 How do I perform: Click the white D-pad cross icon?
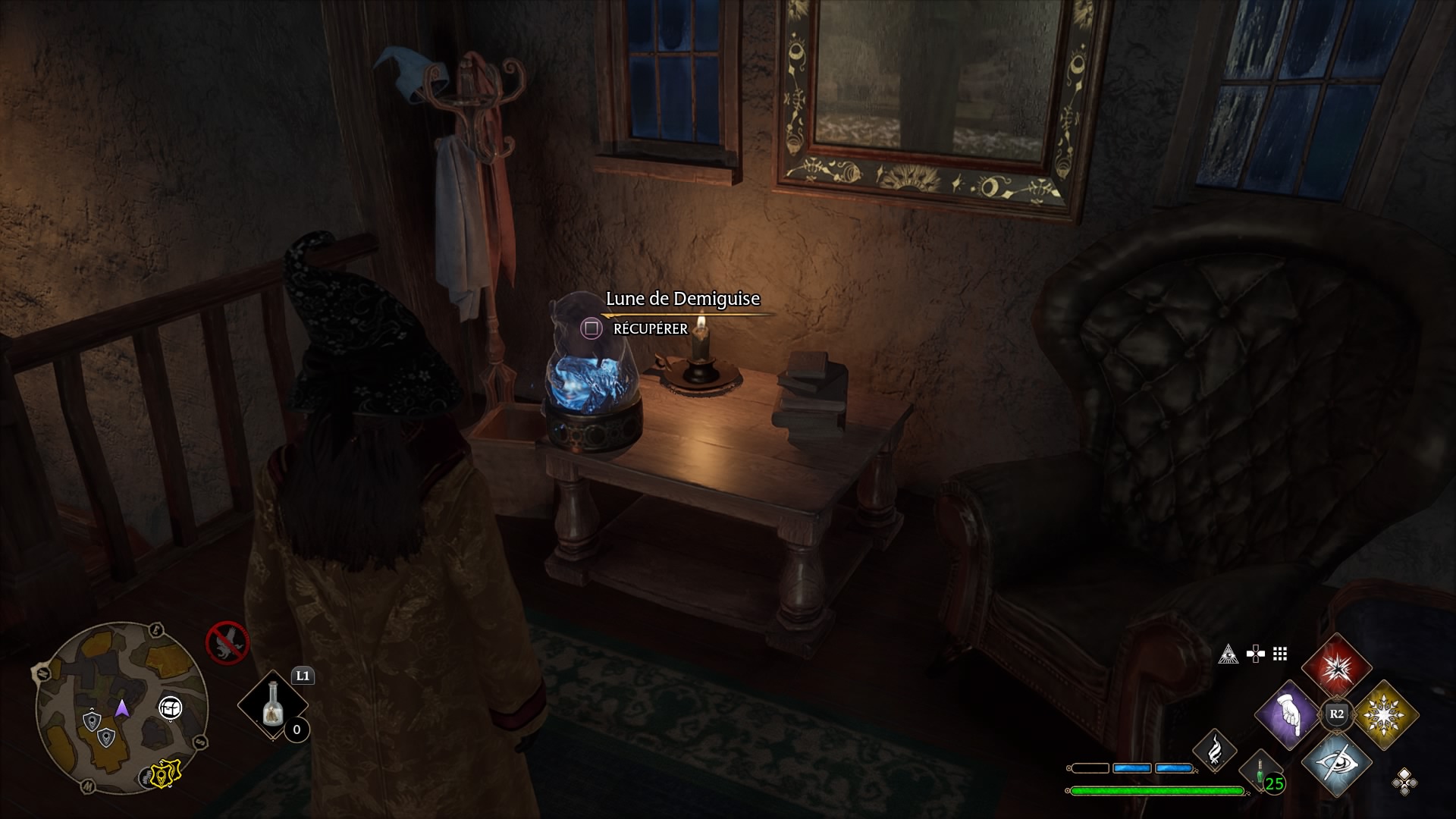tap(1255, 654)
